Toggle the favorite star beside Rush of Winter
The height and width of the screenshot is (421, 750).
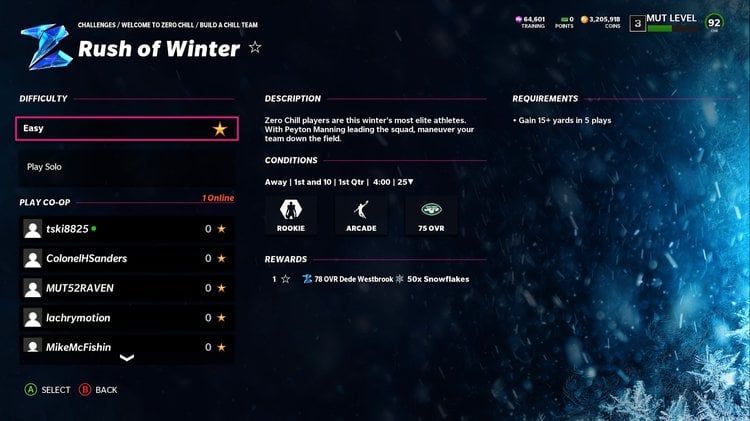tap(255, 47)
